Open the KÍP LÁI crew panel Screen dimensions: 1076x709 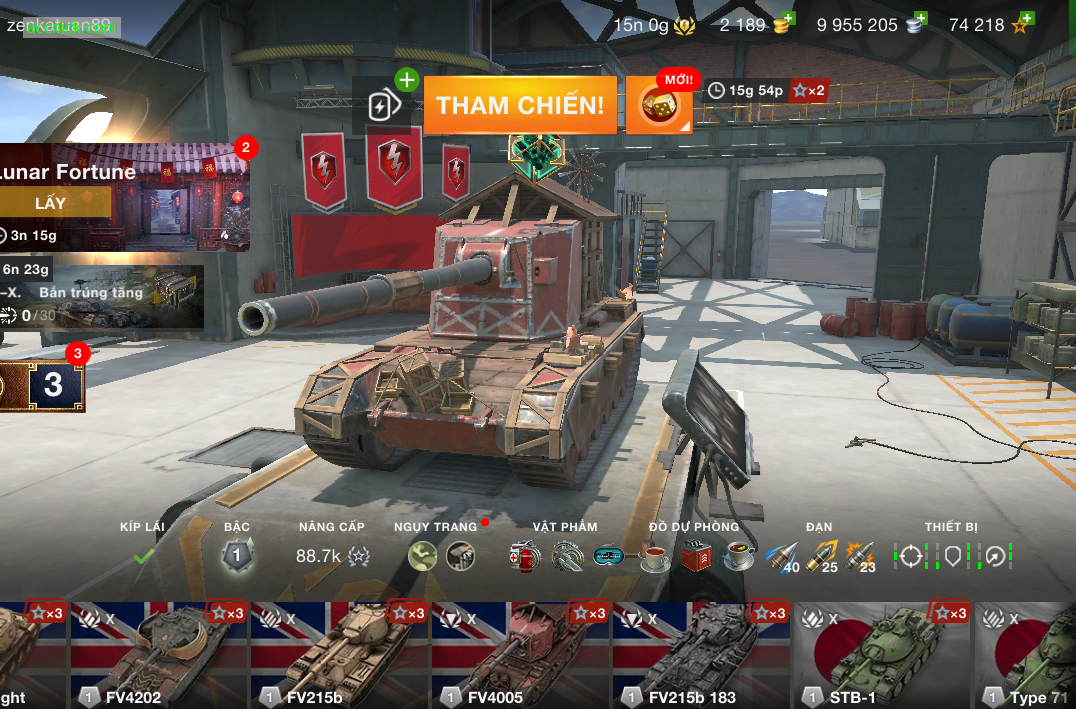click(143, 555)
